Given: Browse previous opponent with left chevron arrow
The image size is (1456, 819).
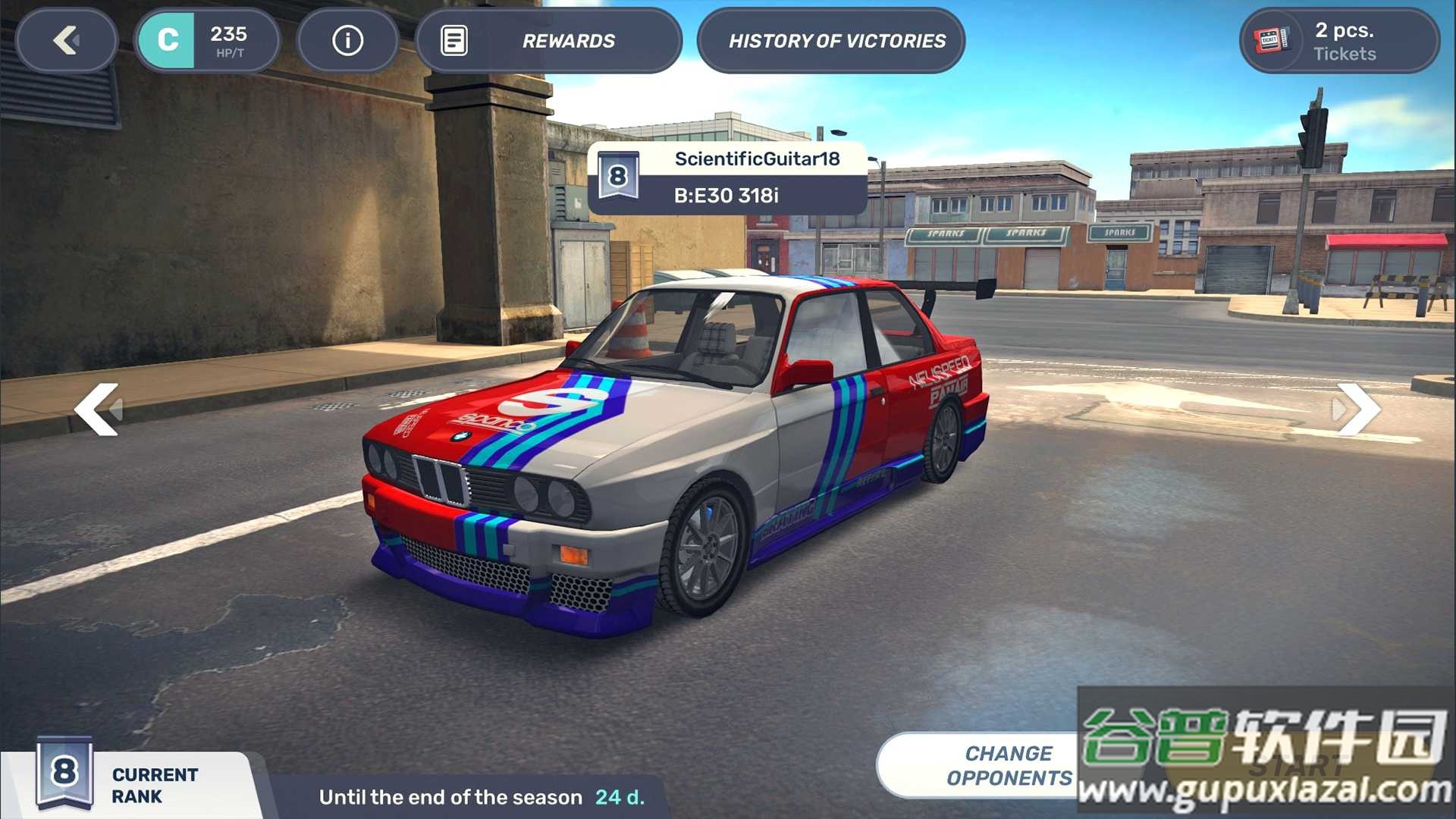Looking at the screenshot, I should coord(99,409).
